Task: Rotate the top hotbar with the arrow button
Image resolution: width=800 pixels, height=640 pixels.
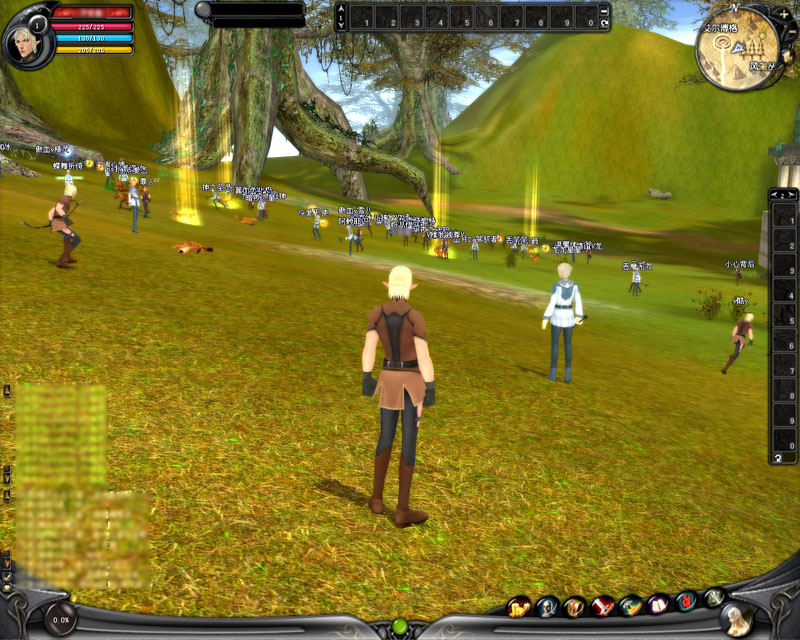Action: [604, 22]
